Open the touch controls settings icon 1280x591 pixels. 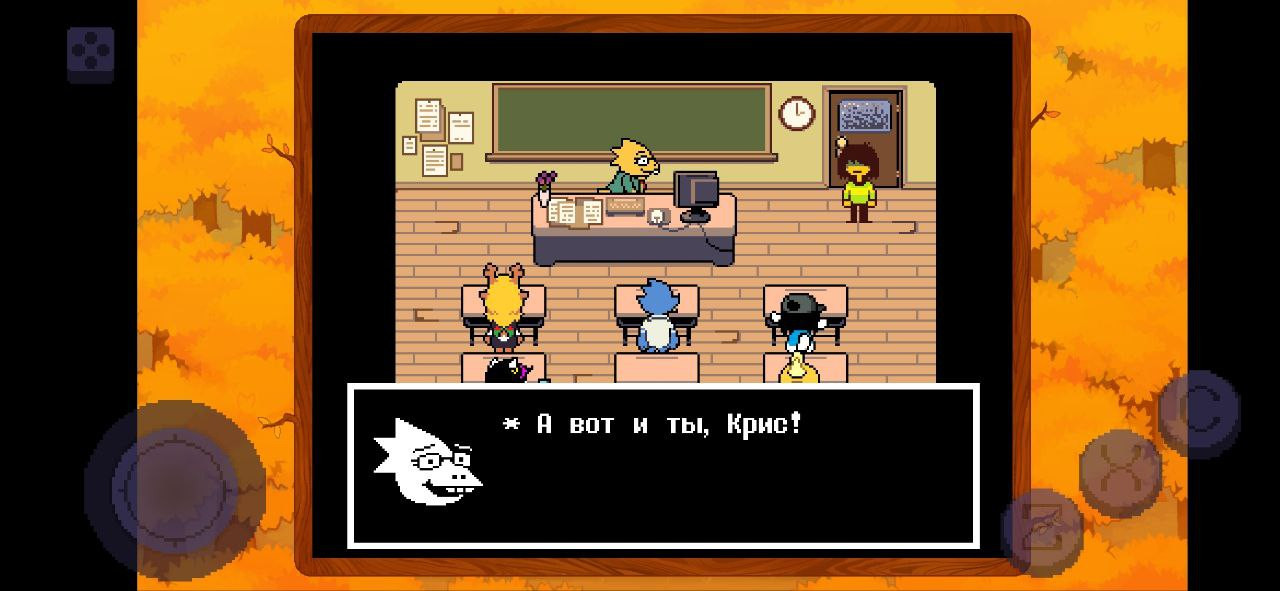[x=91, y=54]
